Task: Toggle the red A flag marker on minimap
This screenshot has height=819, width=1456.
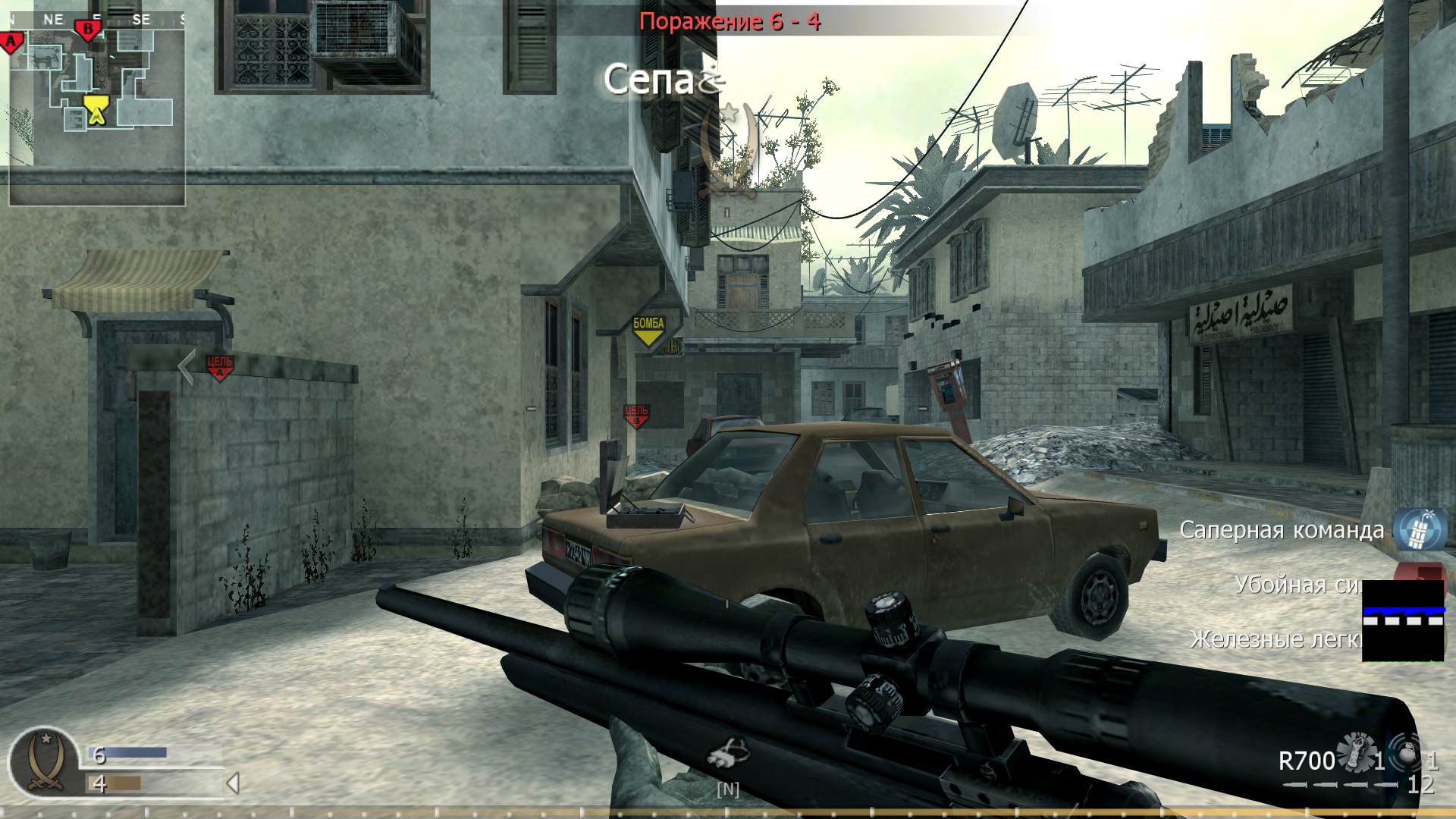Action: (11, 42)
